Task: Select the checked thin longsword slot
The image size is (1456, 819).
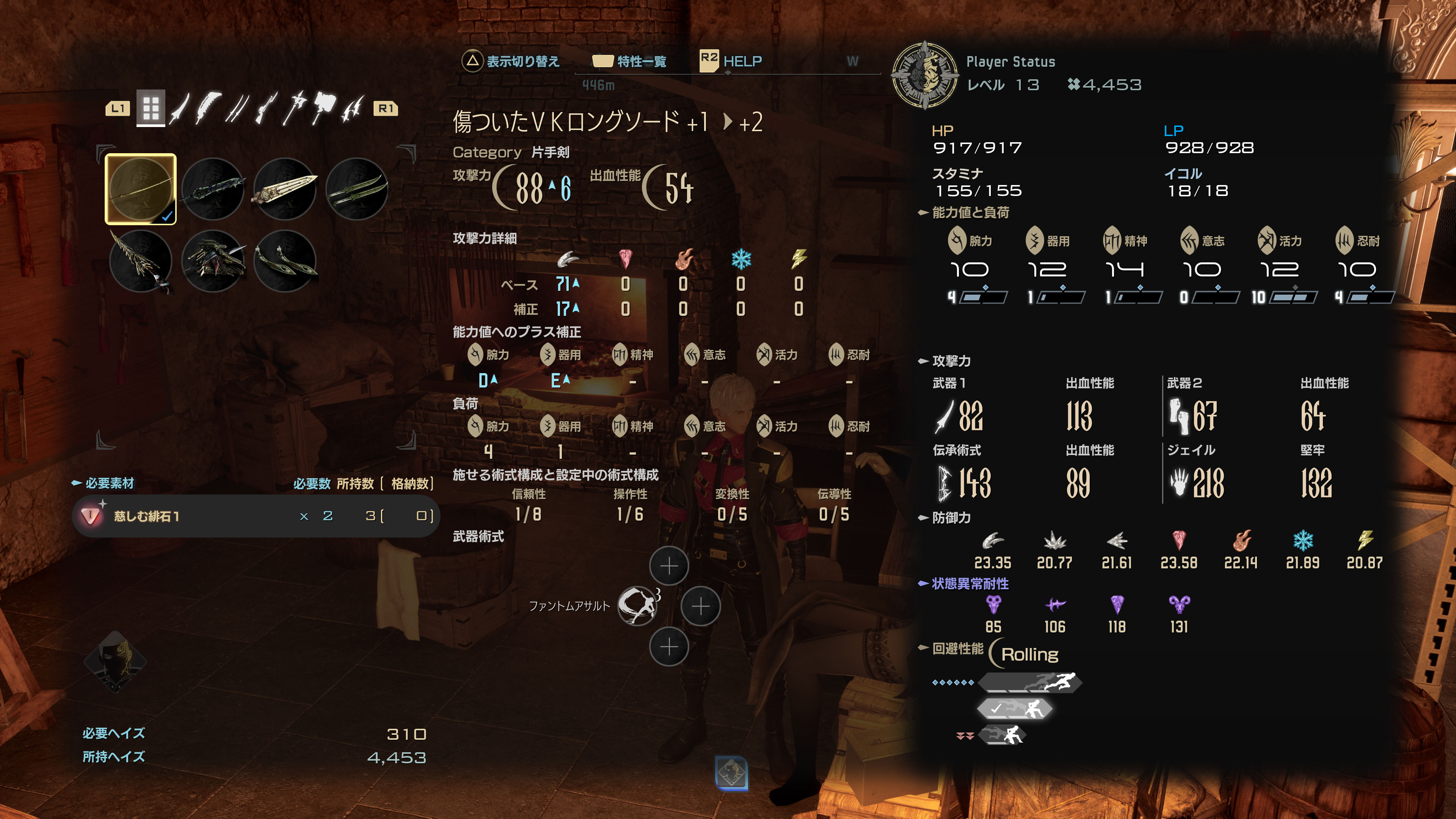Action: pos(141,189)
